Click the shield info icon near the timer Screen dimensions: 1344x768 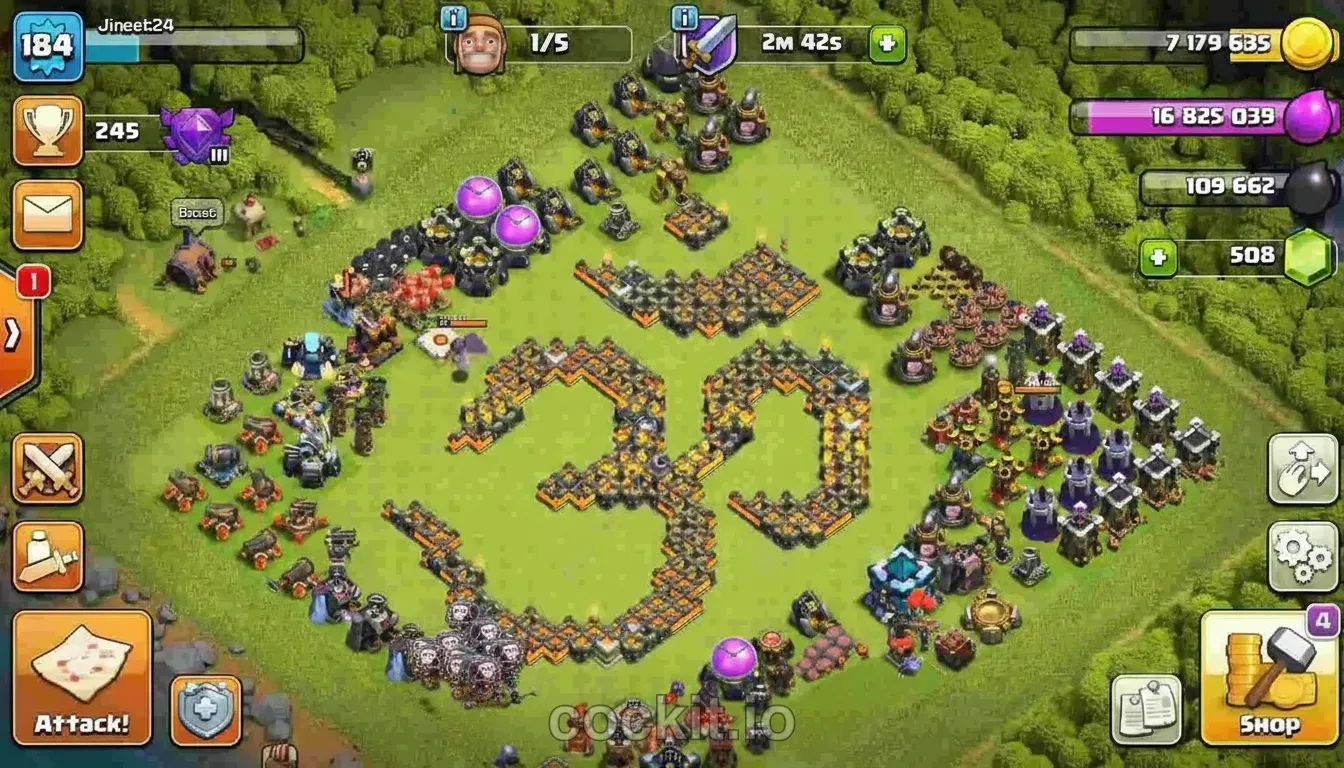[x=683, y=16]
